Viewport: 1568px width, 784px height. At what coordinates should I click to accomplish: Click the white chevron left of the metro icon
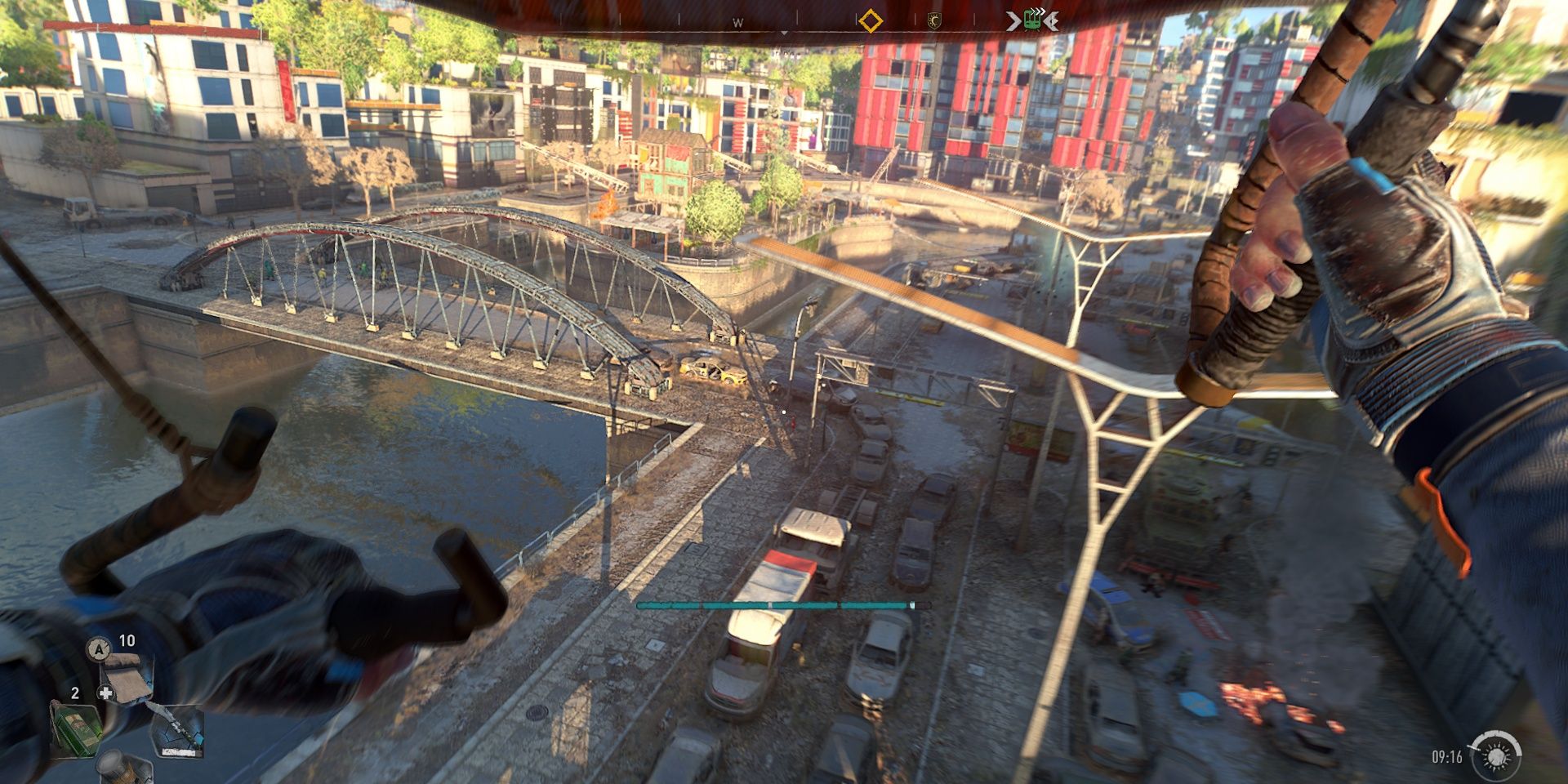click(1012, 20)
